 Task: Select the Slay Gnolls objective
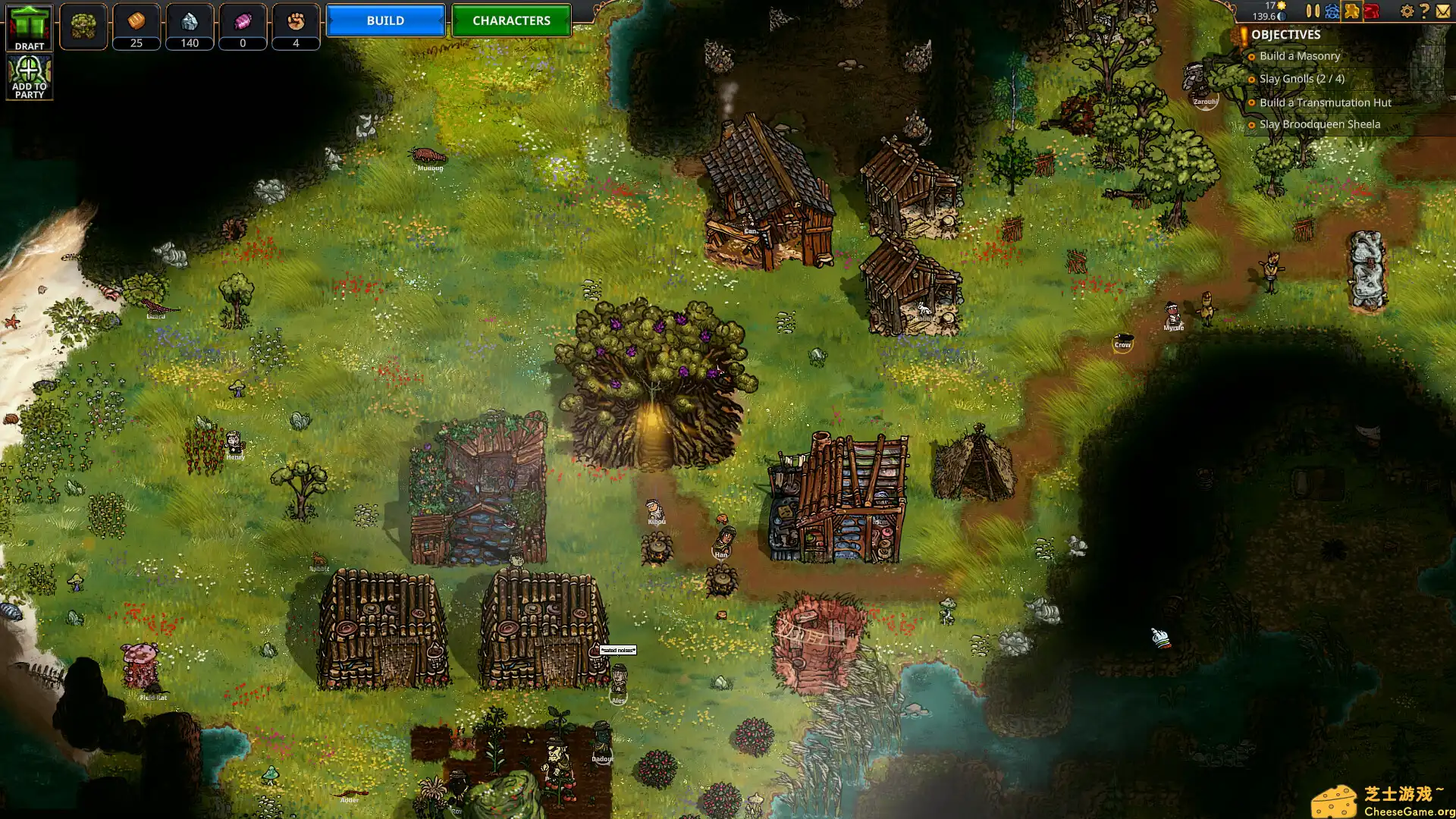tap(1301, 79)
